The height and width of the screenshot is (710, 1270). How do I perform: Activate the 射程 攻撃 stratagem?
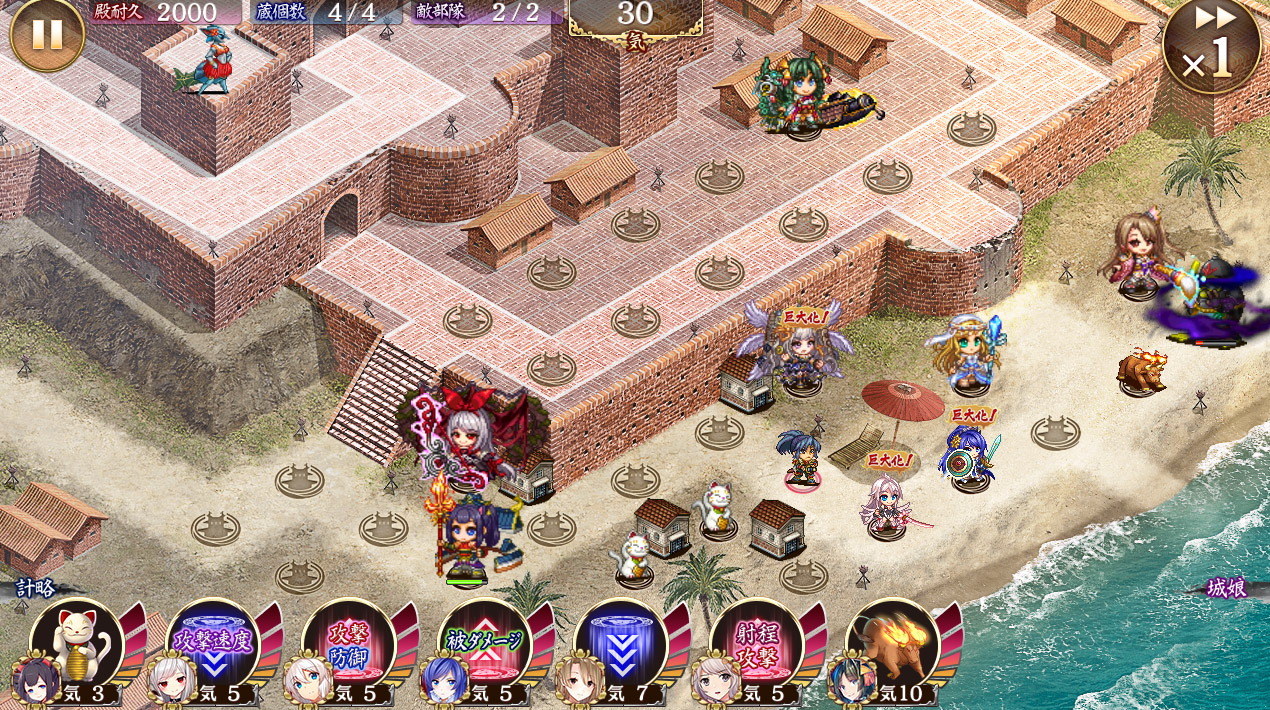click(x=757, y=645)
